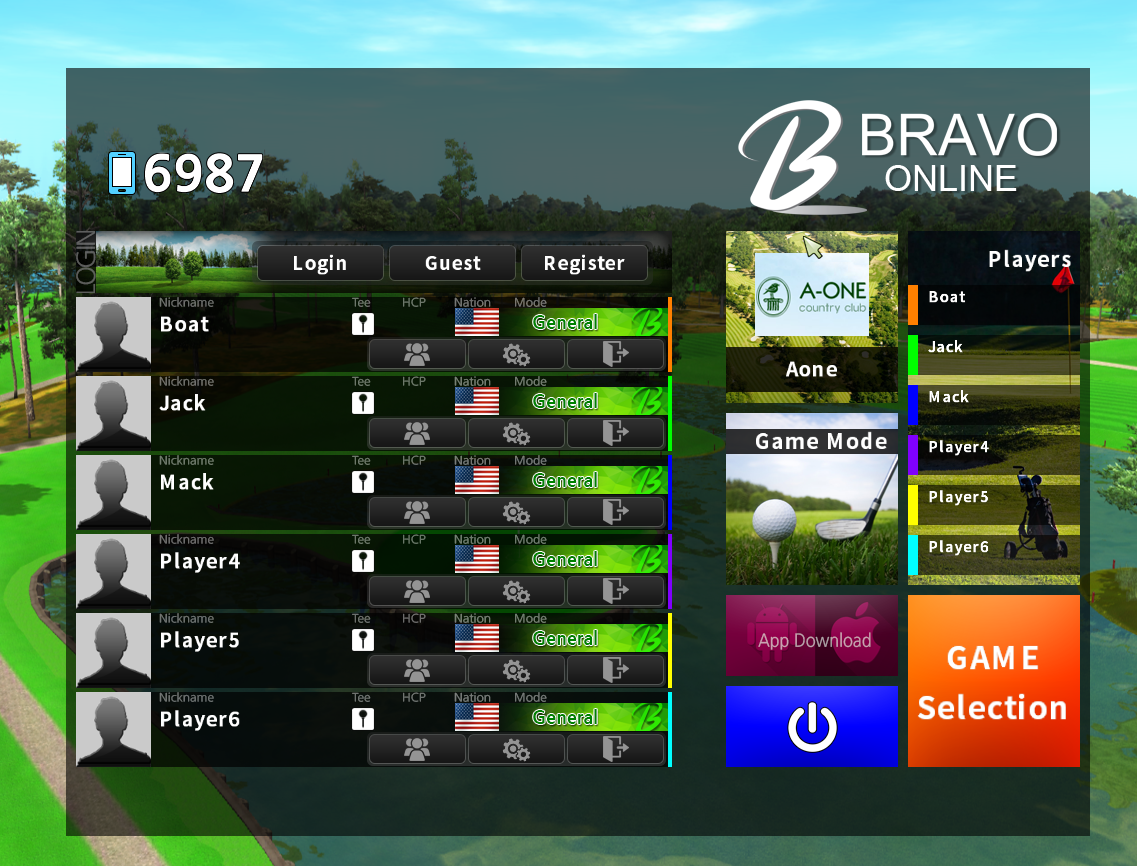Change tee for Player4
Screen dimensions: 1137x866
tap(363, 560)
